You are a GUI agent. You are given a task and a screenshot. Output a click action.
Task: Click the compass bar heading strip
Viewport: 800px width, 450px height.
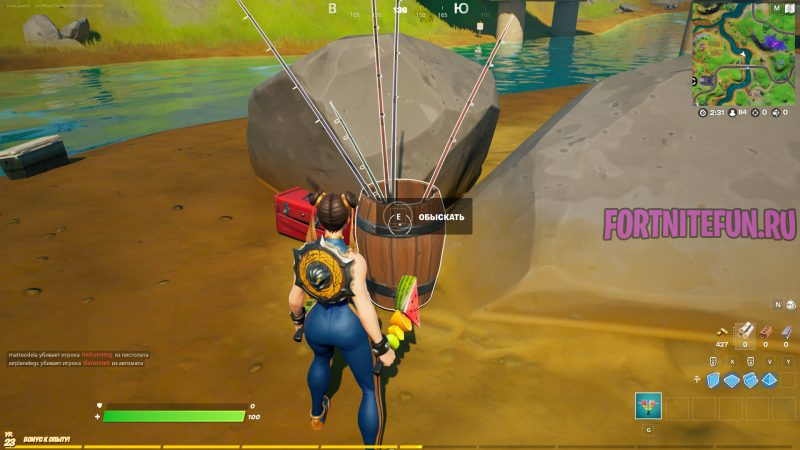tap(400, 10)
